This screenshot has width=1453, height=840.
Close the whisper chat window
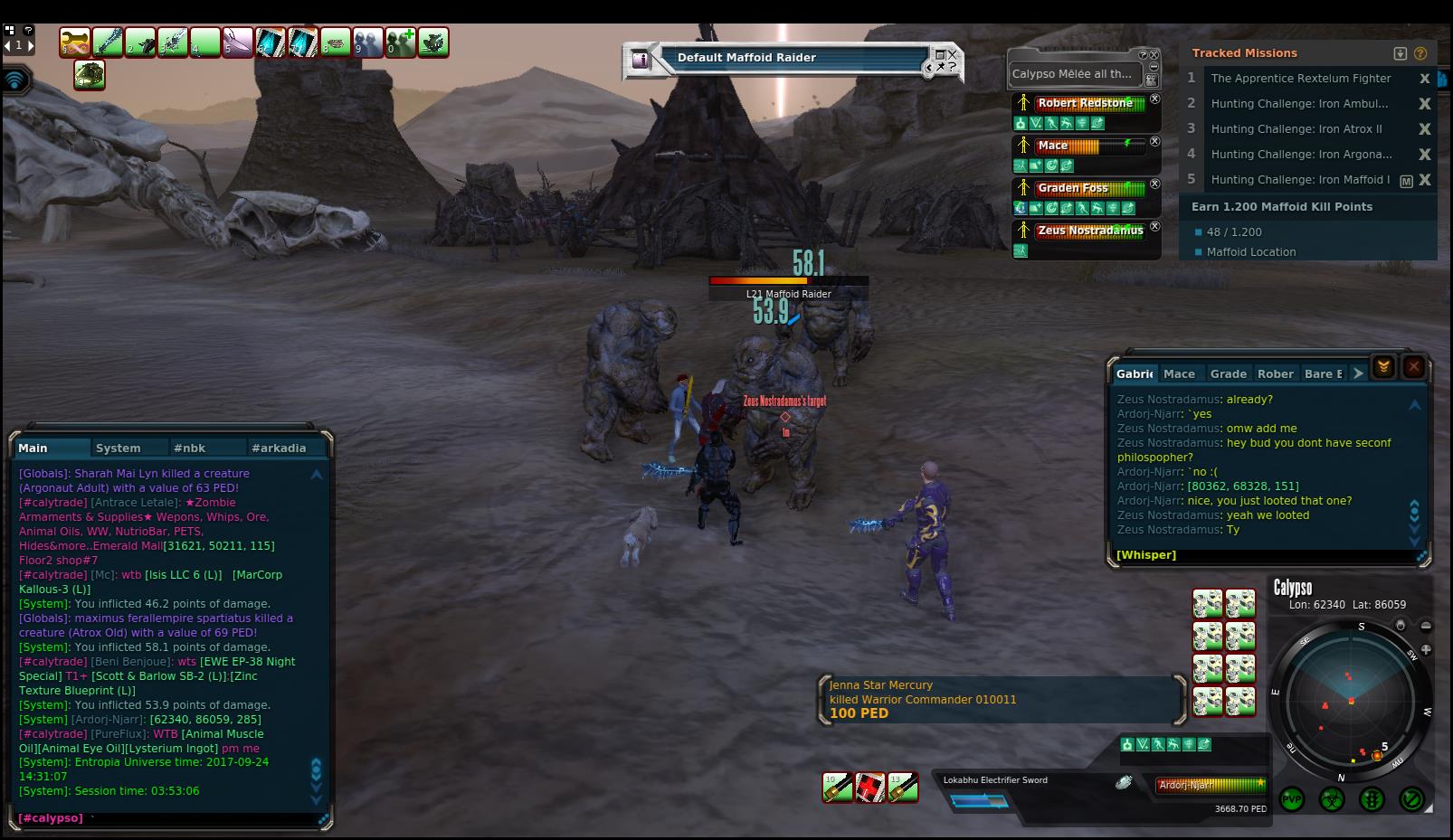point(1413,366)
